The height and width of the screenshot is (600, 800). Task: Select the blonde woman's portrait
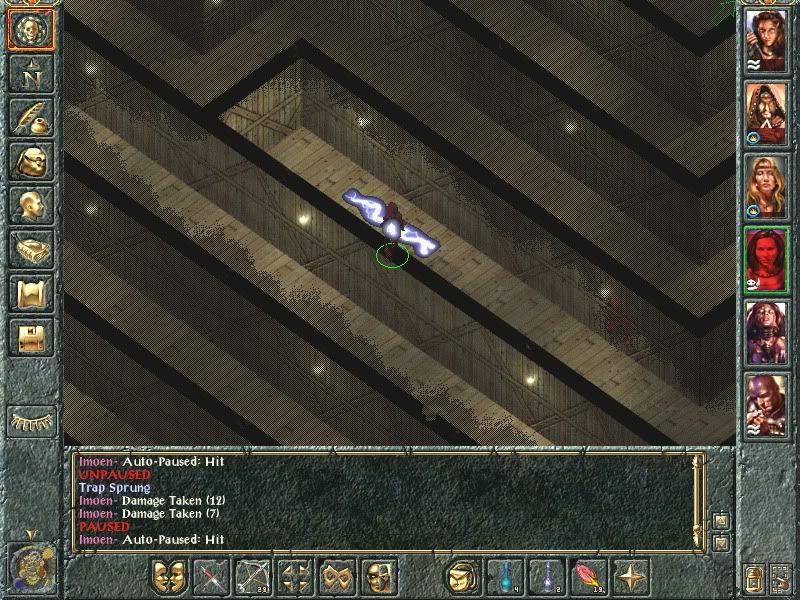pos(766,186)
